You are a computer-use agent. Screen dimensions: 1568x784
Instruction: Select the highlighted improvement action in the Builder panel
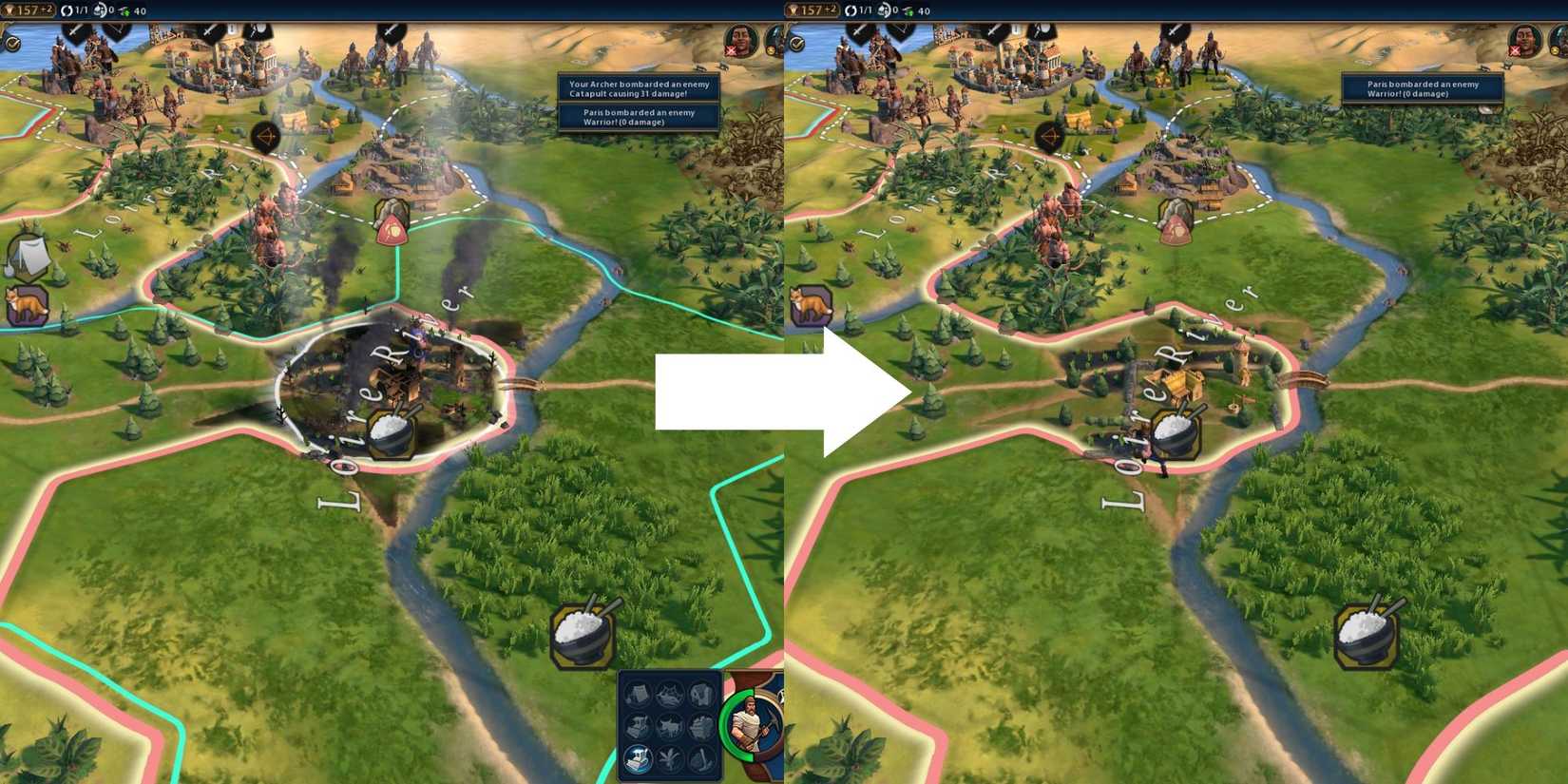(x=637, y=758)
